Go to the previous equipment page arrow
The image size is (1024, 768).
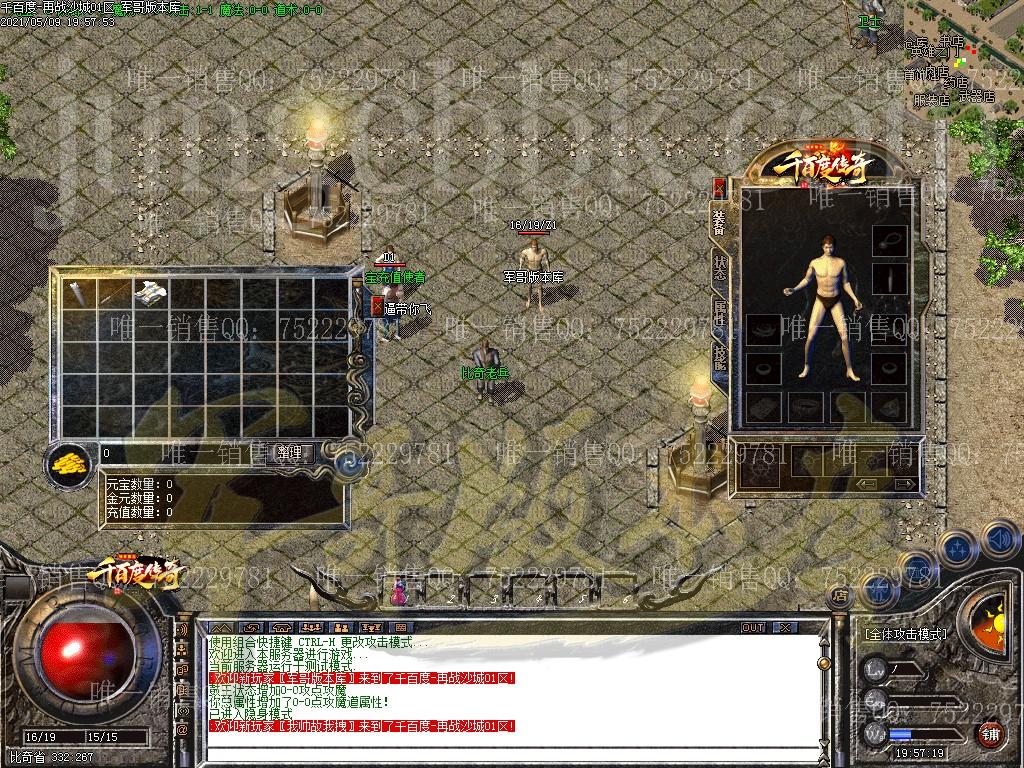click(866, 484)
